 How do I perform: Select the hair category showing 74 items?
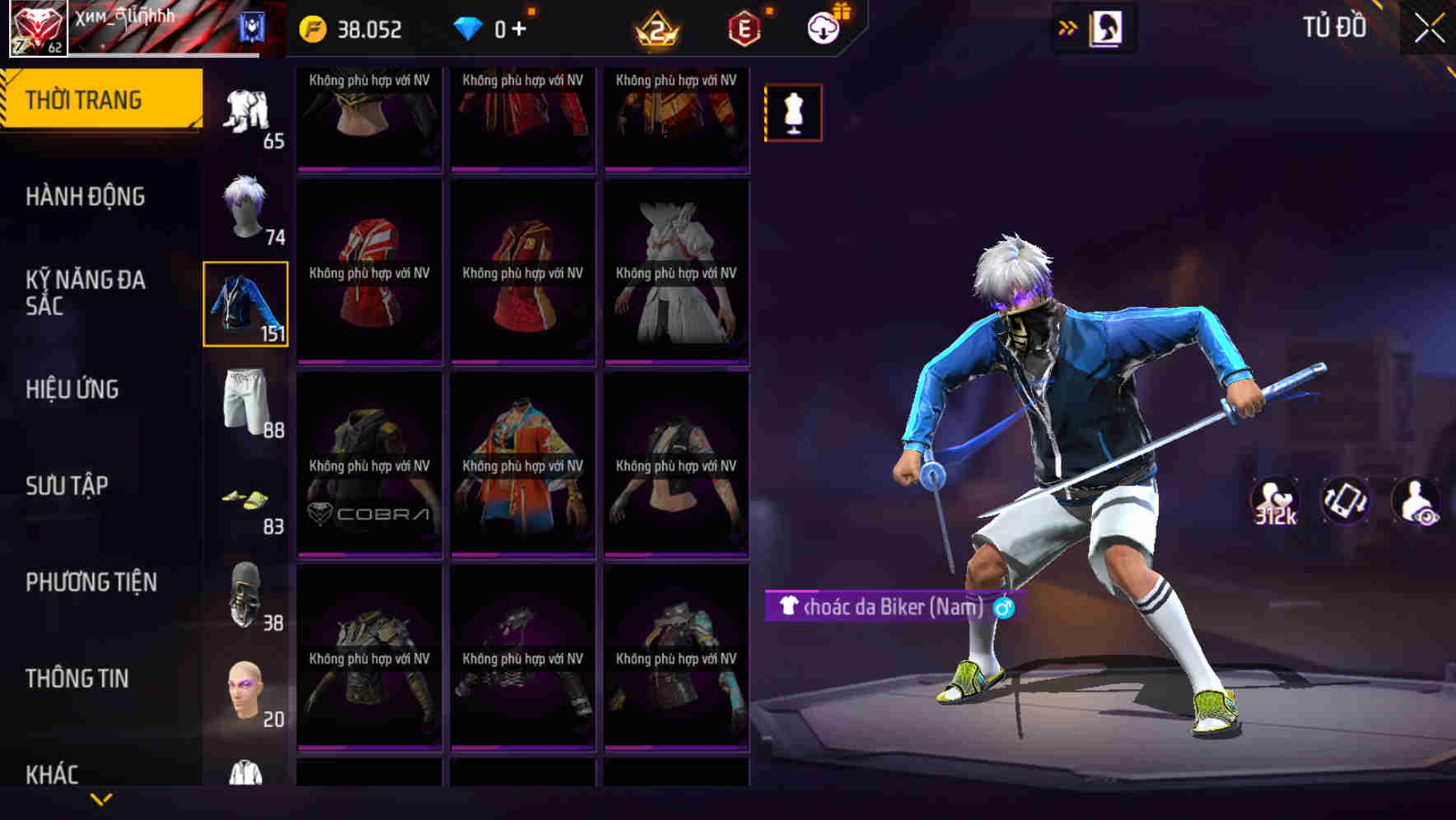point(245,208)
